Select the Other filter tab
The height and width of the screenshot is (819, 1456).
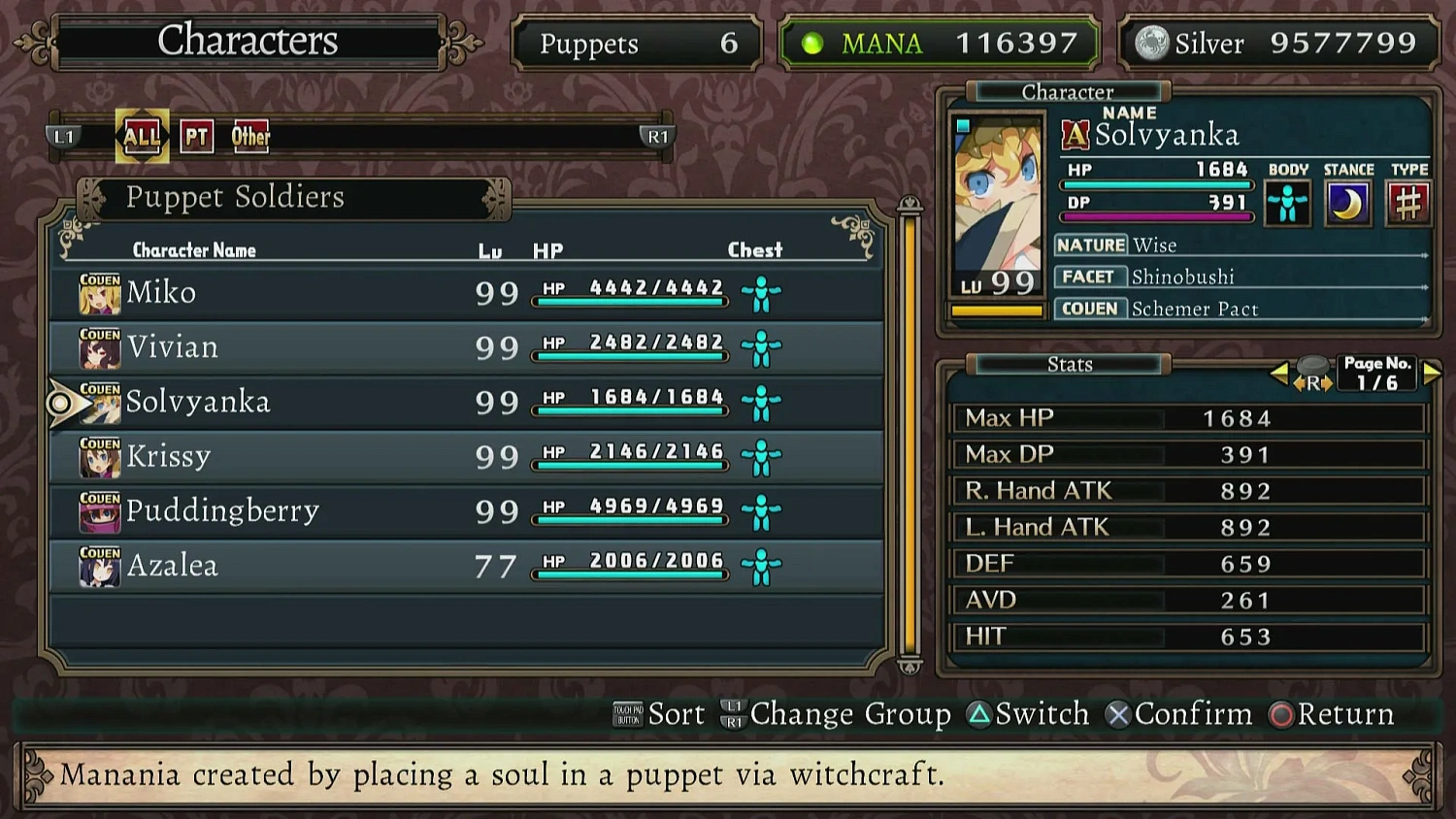pos(250,136)
